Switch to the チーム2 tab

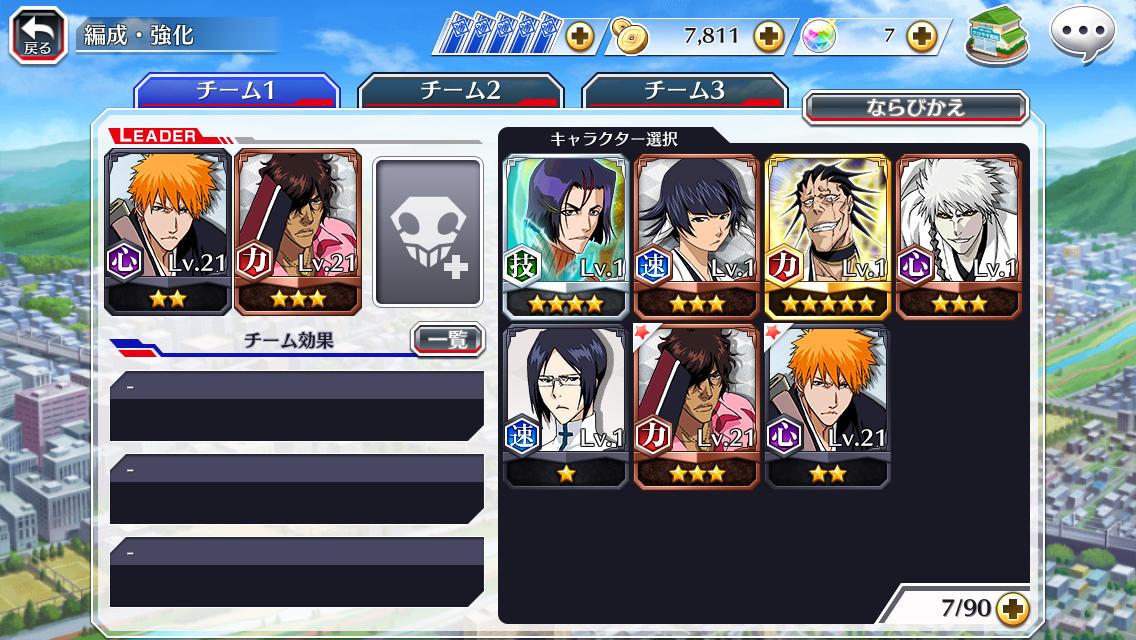459,91
